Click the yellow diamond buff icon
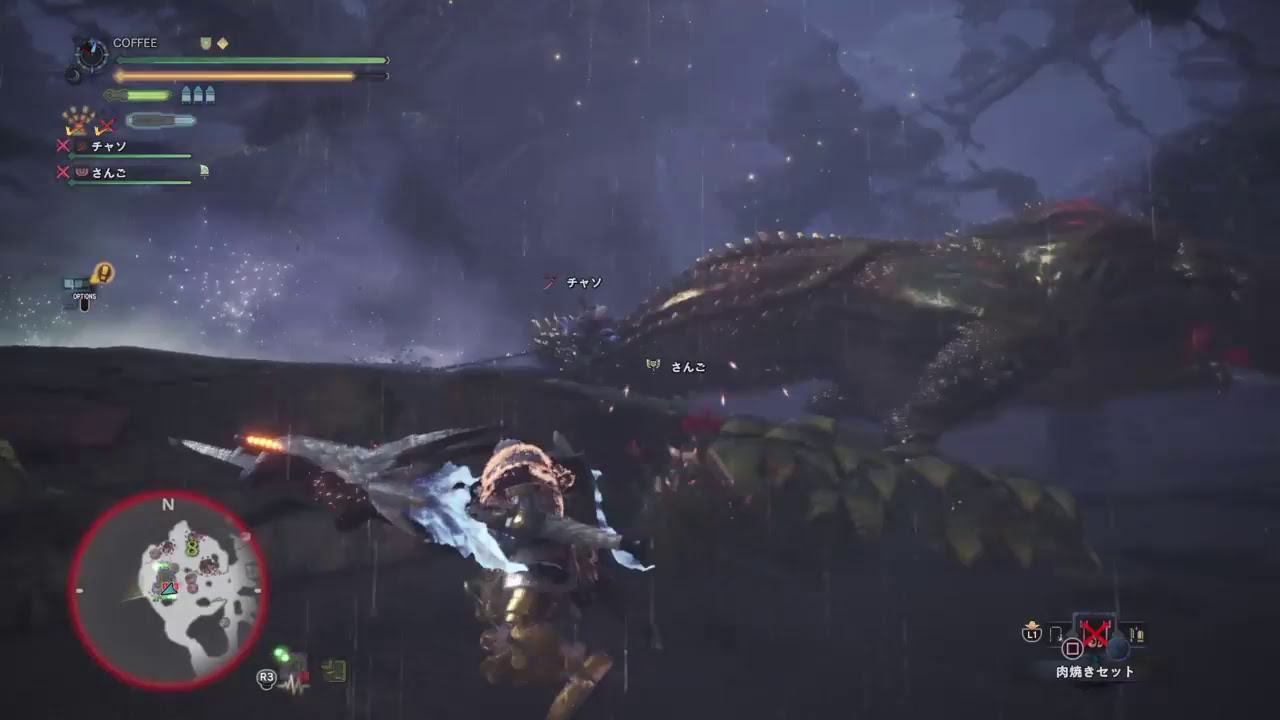Viewport: 1280px width, 720px height. tap(223, 43)
